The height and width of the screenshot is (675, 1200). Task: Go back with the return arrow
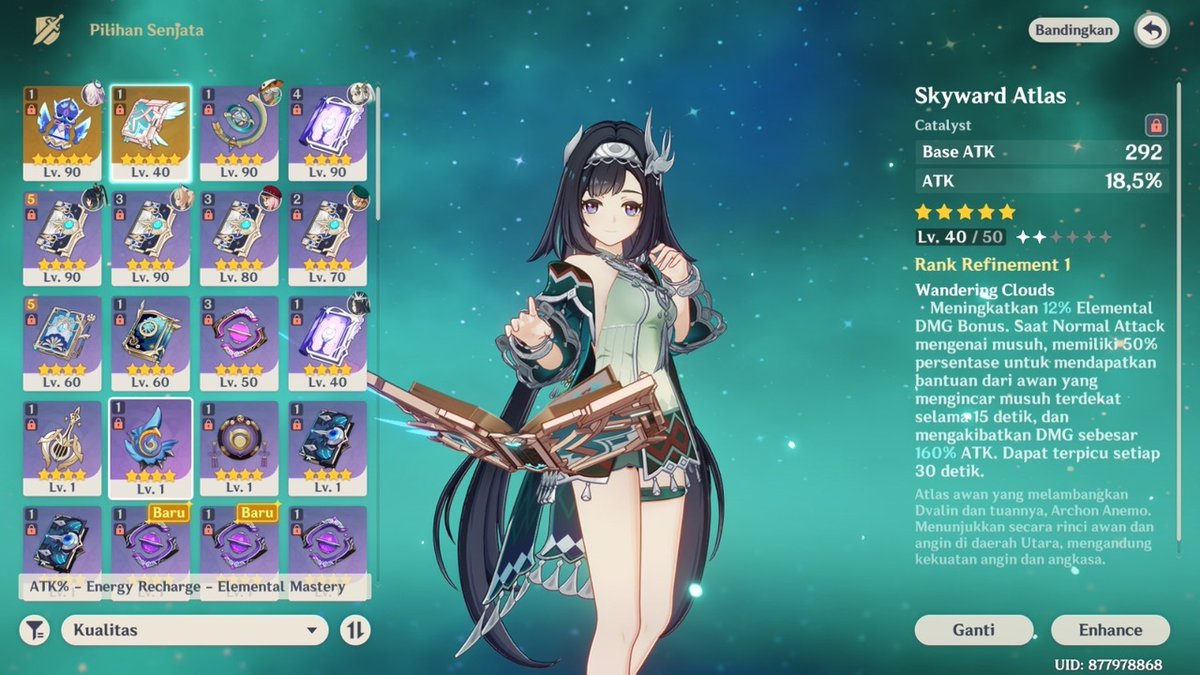click(1151, 31)
